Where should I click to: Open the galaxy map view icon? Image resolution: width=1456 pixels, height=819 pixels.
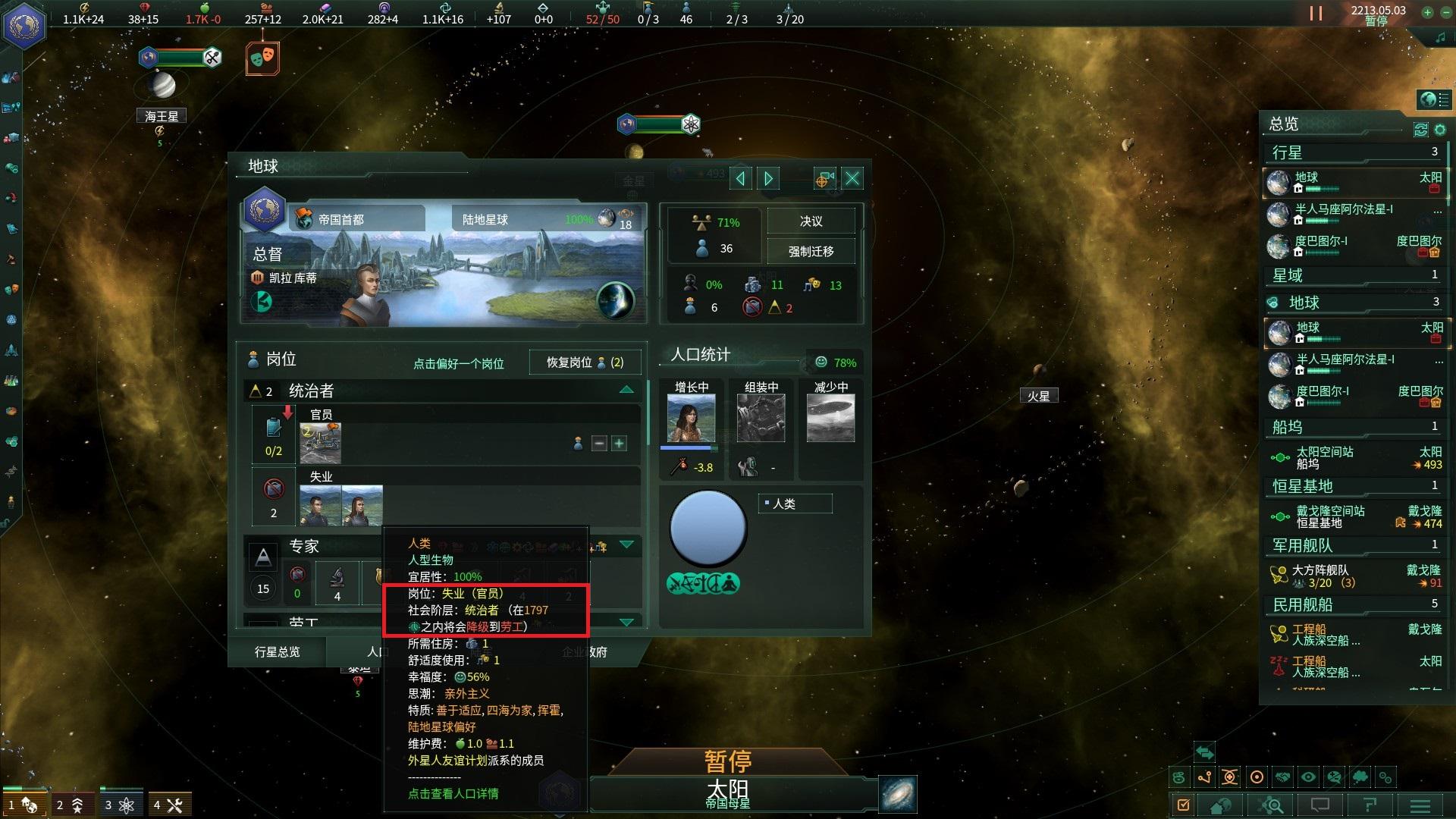pyautogui.click(x=898, y=794)
